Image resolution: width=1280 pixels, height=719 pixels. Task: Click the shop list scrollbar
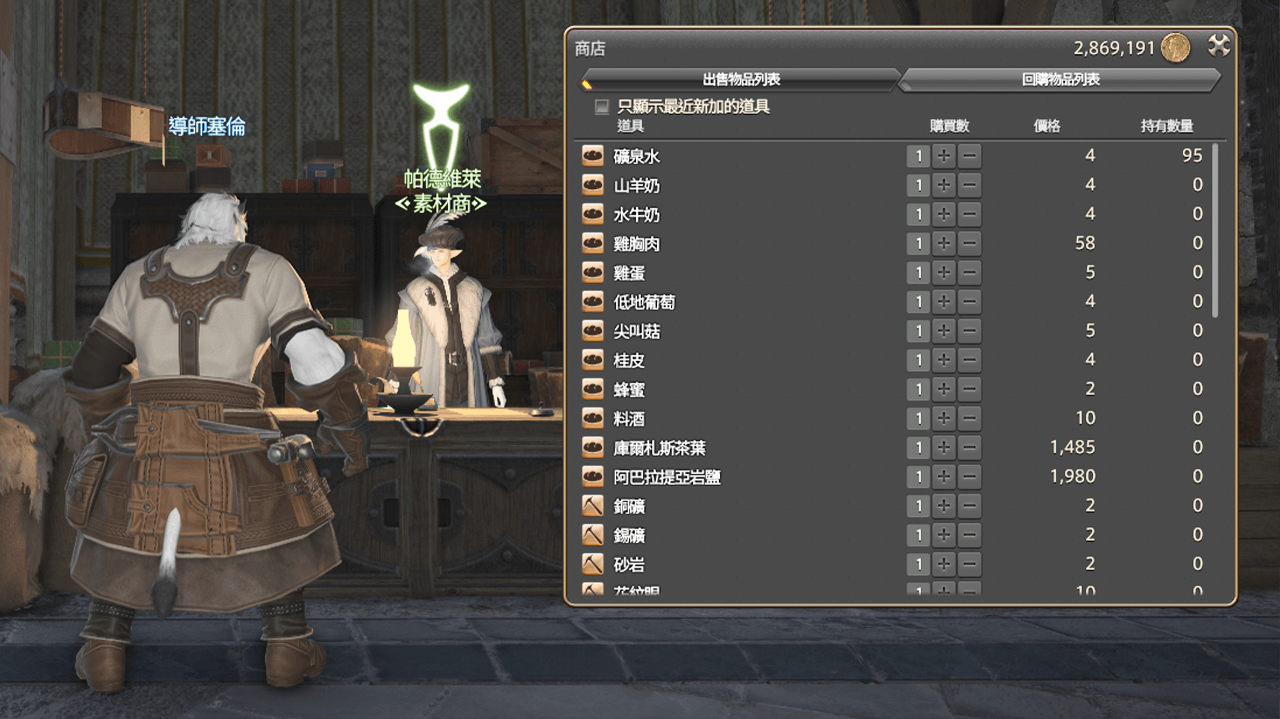1216,230
